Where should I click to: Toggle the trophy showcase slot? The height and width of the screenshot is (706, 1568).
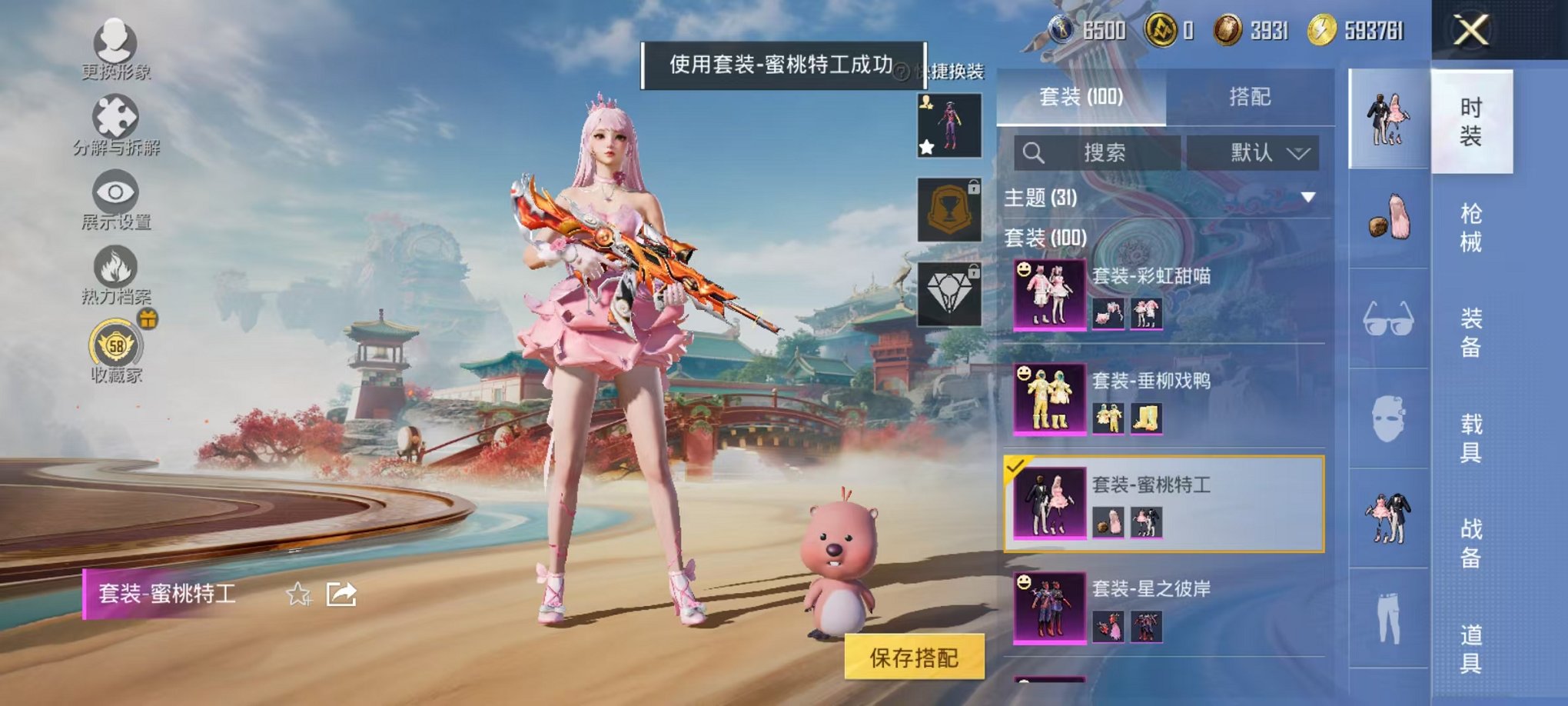(949, 208)
